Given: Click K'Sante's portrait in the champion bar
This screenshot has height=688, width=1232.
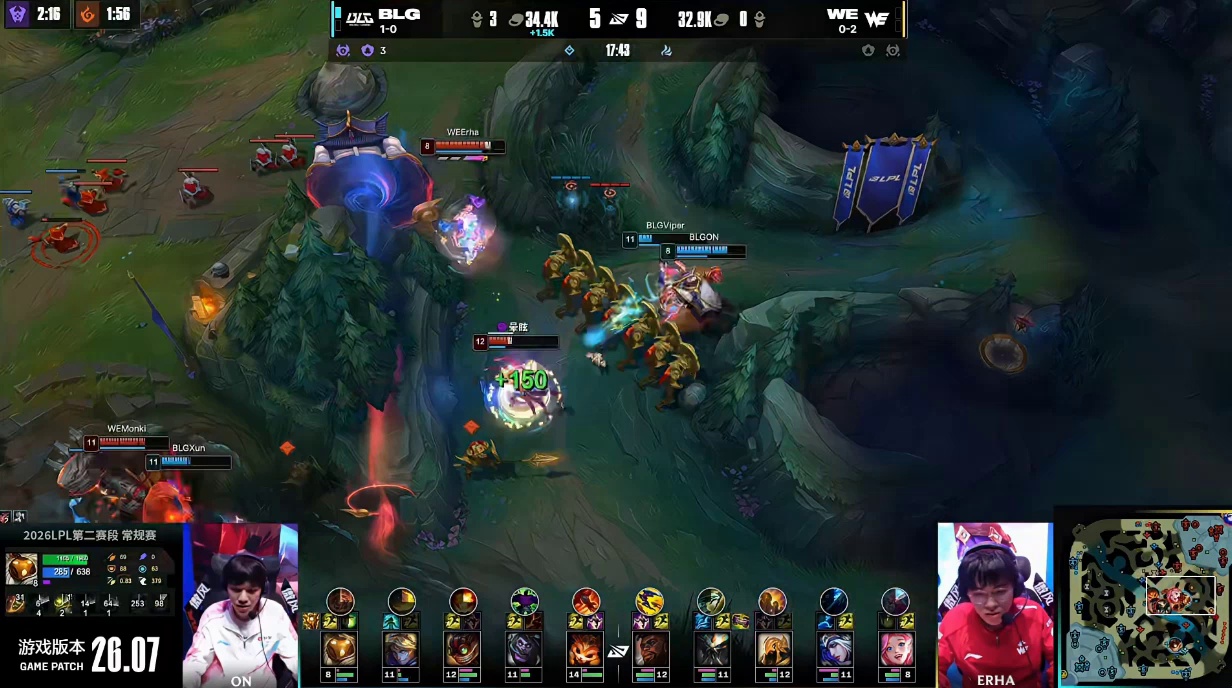Looking at the screenshot, I should click(649, 650).
